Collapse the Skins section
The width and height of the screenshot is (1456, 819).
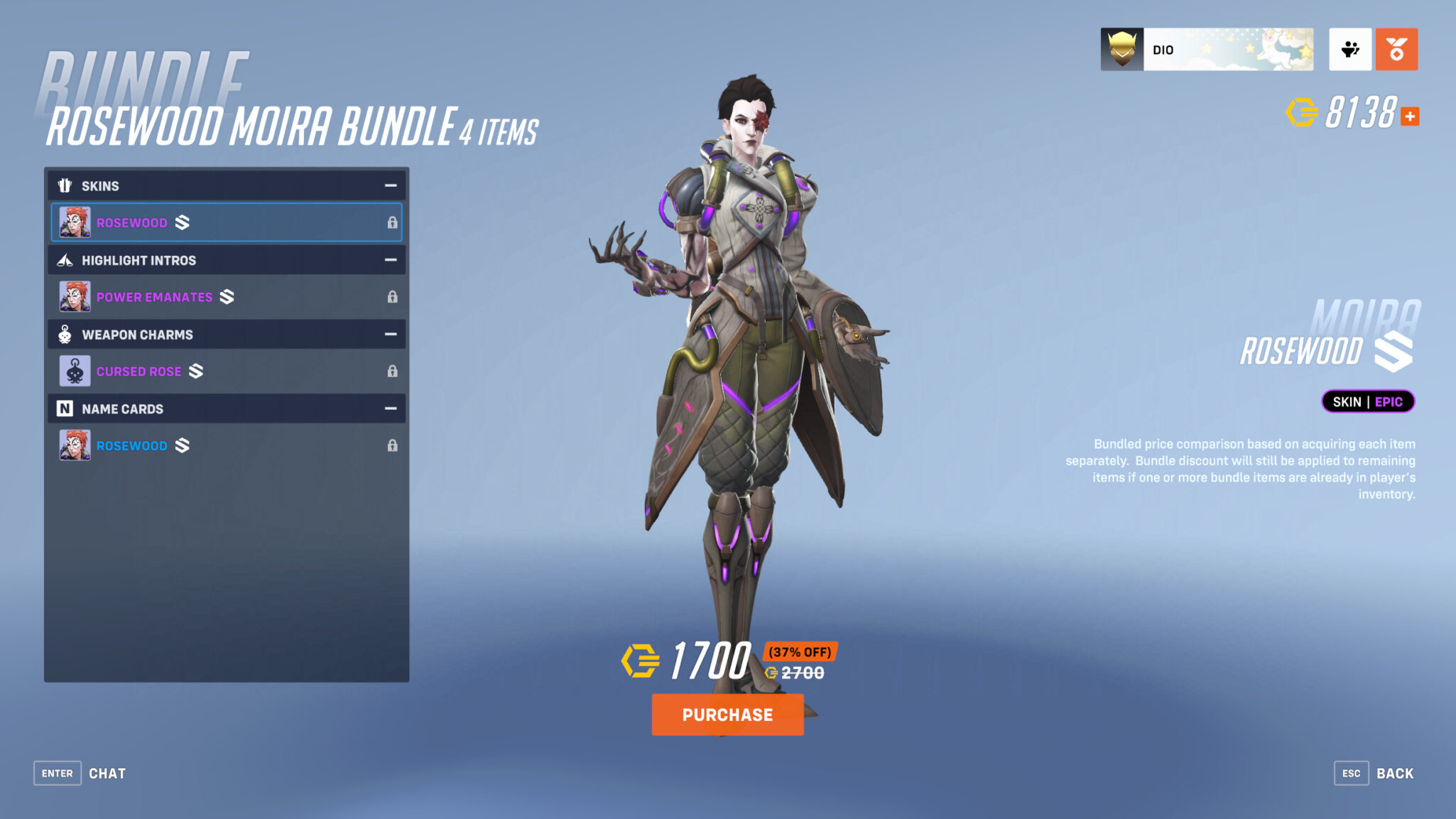point(390,185)
